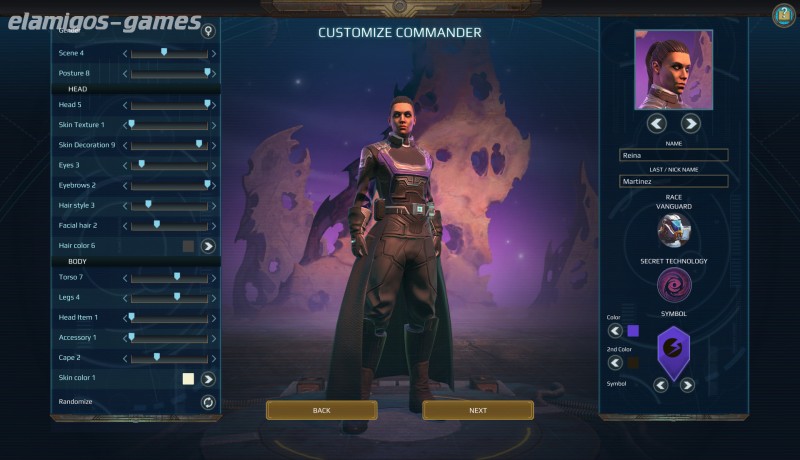
Task: Edit the last name field Martinez
Action: [673, 181]
